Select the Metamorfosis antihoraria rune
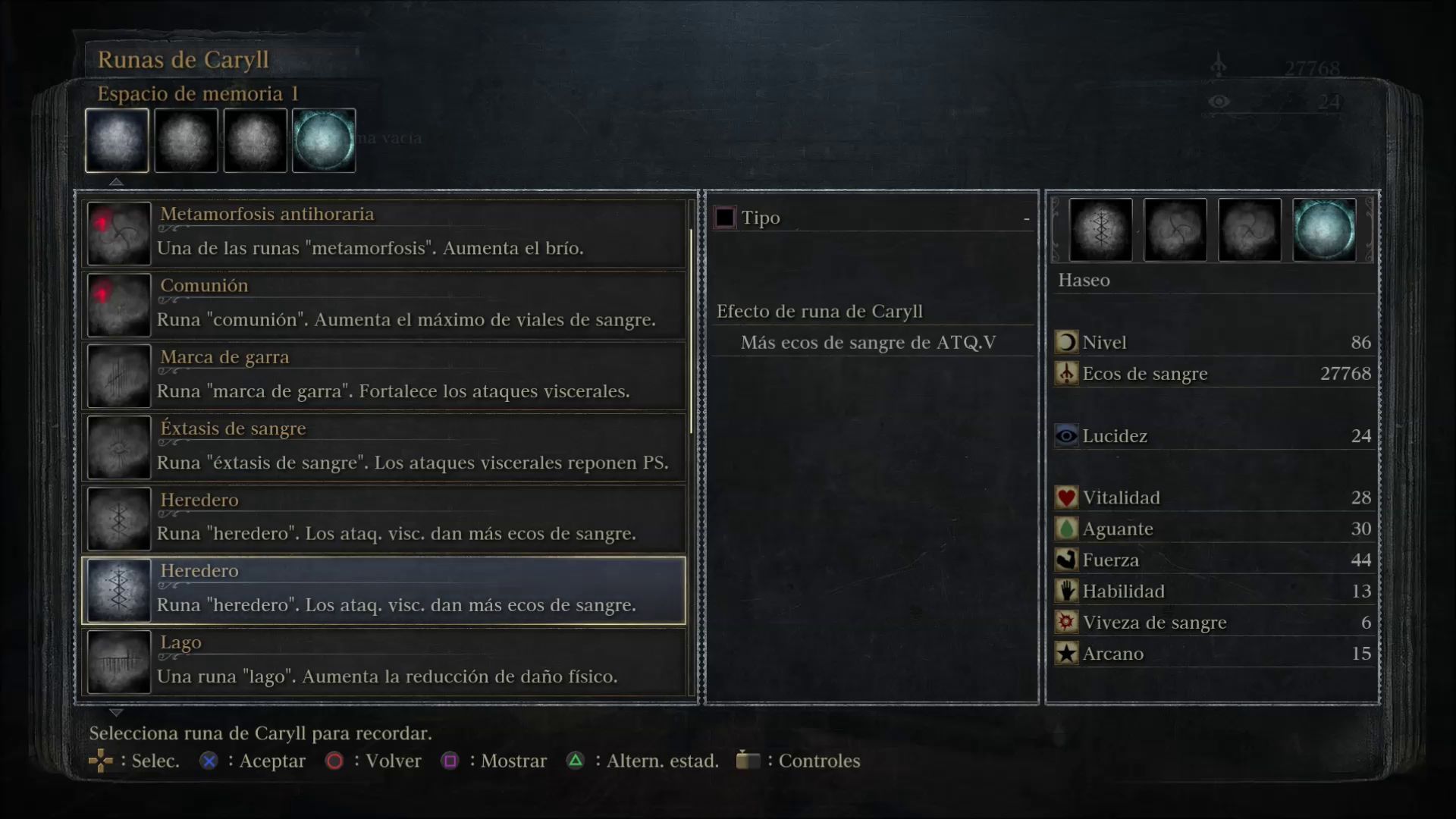1456x819 pixels. (384, 233)
